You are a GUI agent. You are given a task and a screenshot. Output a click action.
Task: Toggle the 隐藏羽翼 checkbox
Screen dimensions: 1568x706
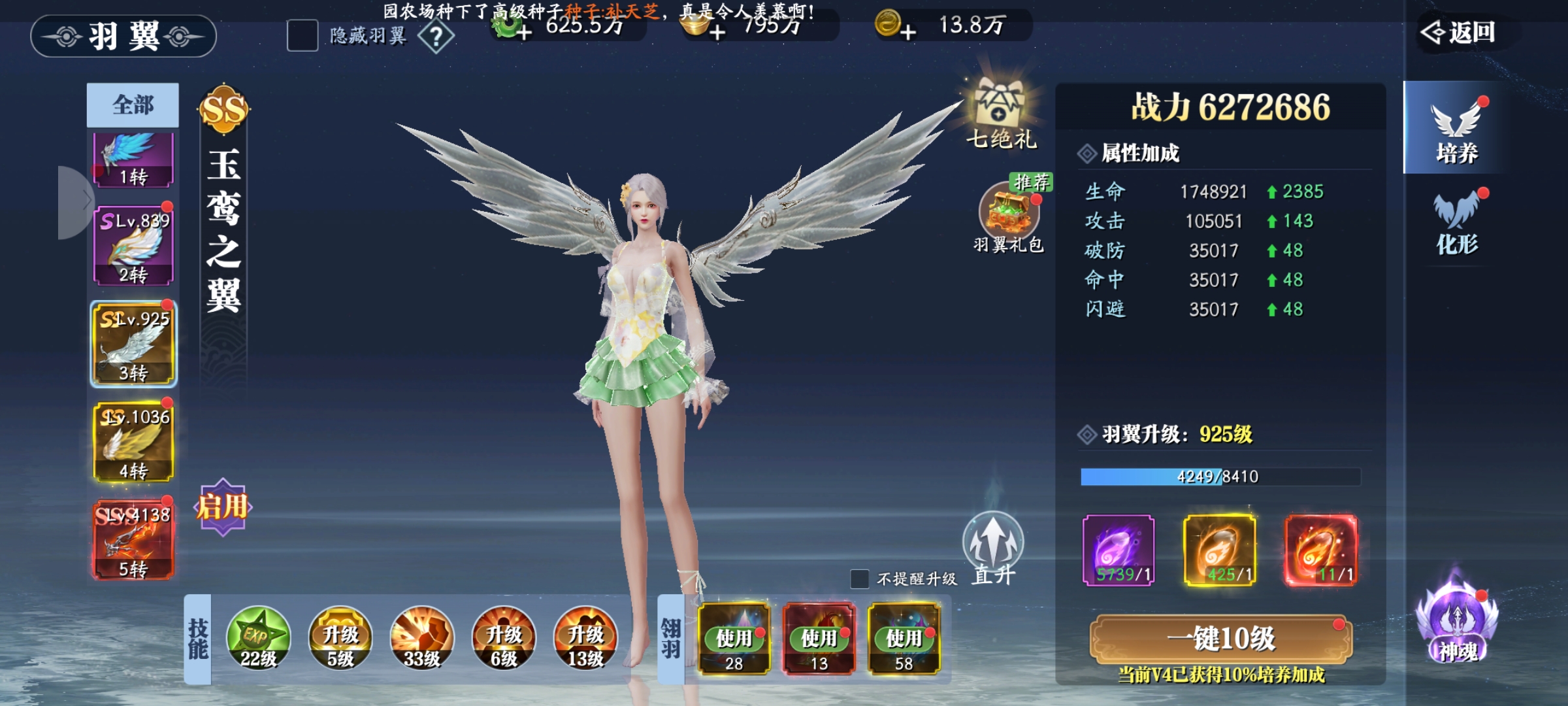pyautogui.click(x=302, y=35)
